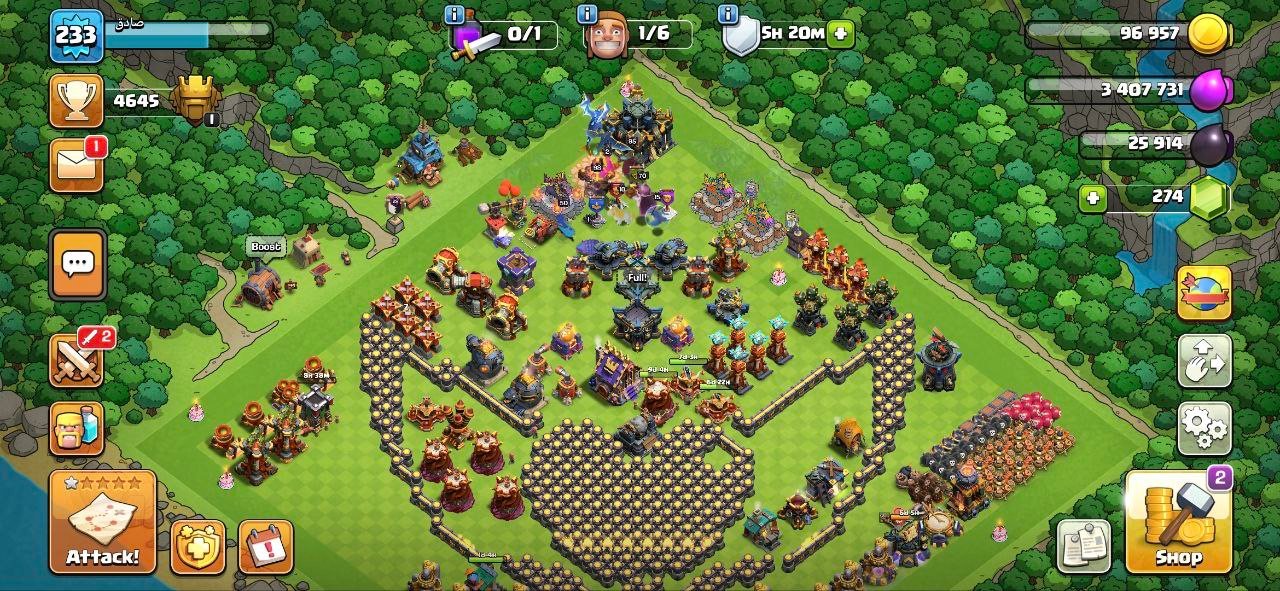Image resolution: width=1280 pixels, height=591 pixels.
Task: Open the Settings gears button
Action: 1204,429
